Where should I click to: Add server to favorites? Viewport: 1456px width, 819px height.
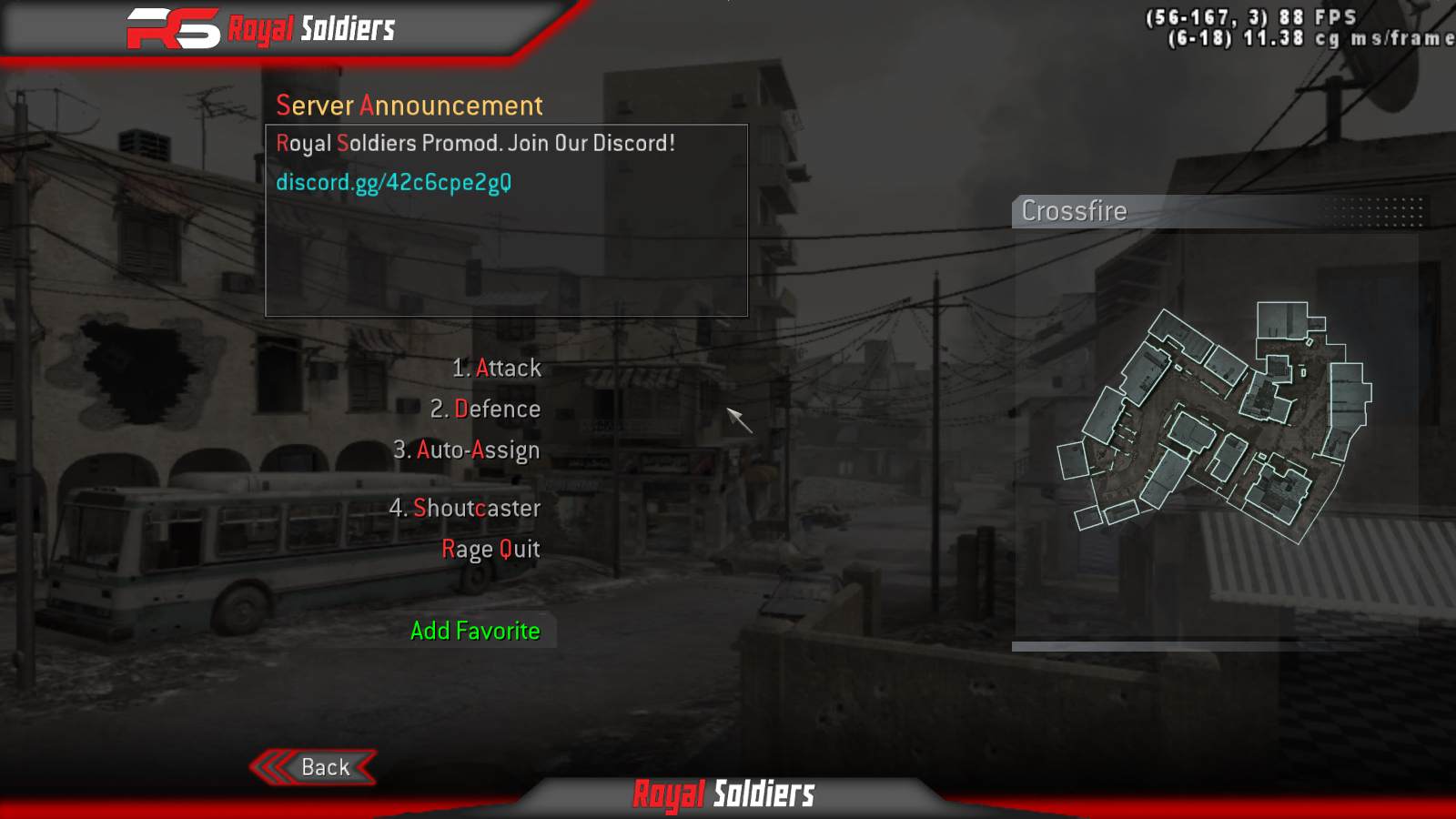pos(475,631)
